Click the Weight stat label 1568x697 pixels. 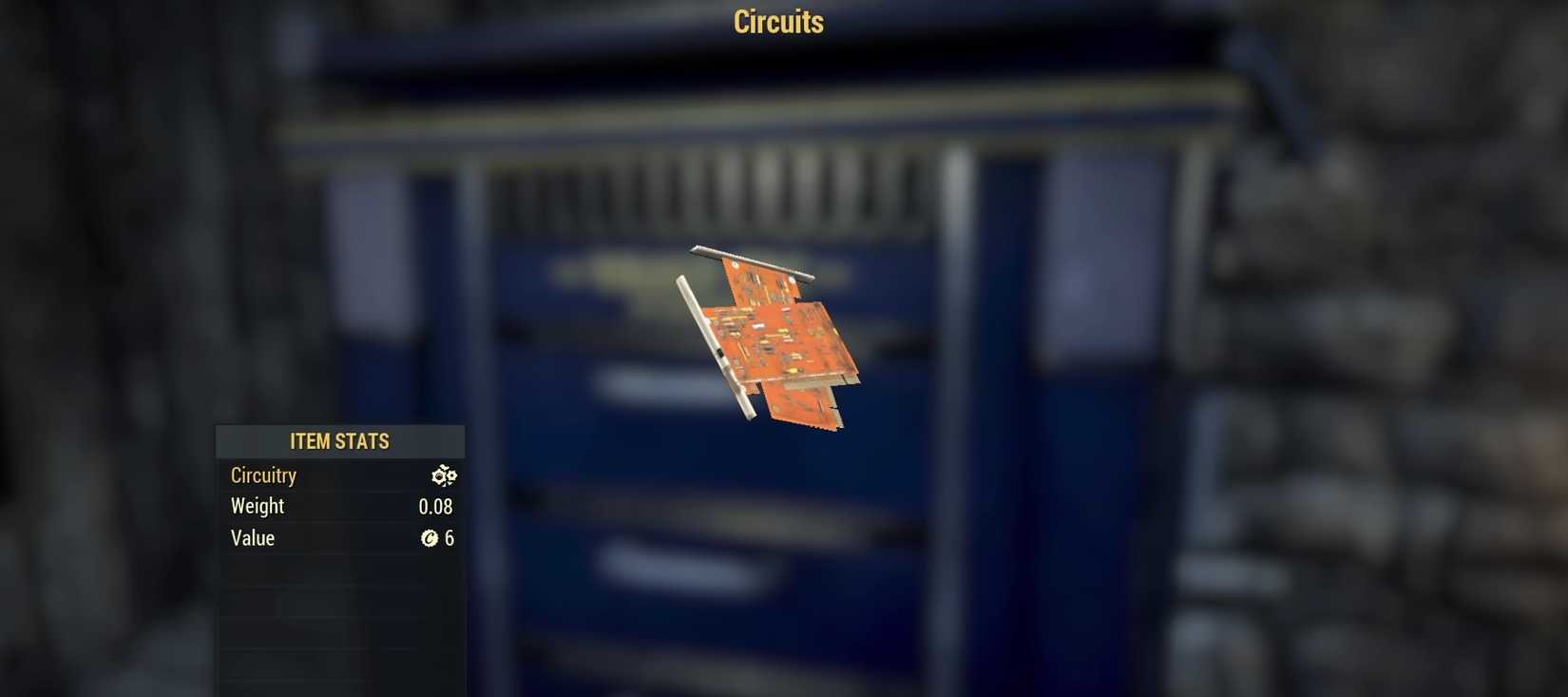[257, 506]
